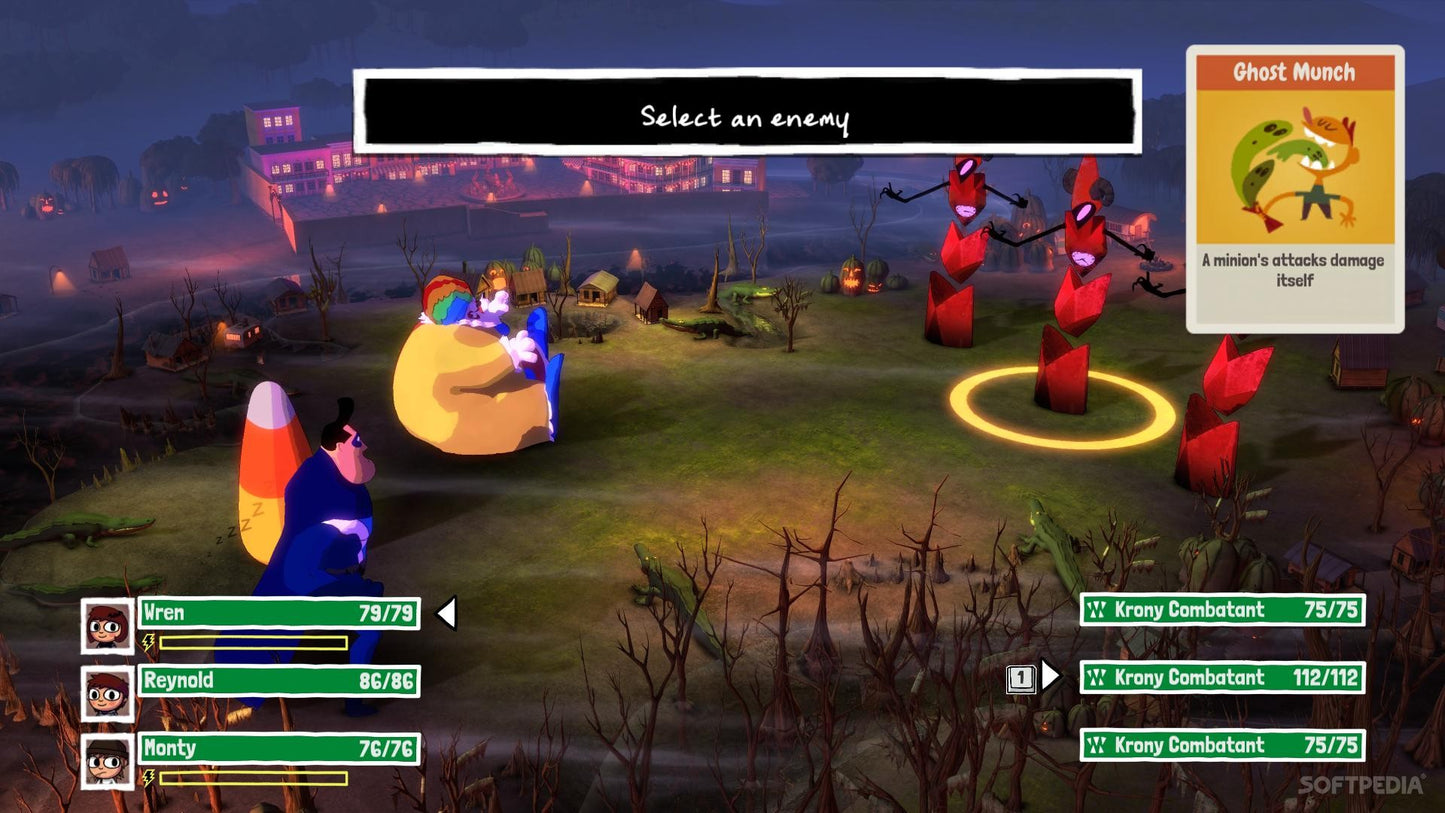
Task: Click the Ghost Munch card
Action: coord(1295,189)
